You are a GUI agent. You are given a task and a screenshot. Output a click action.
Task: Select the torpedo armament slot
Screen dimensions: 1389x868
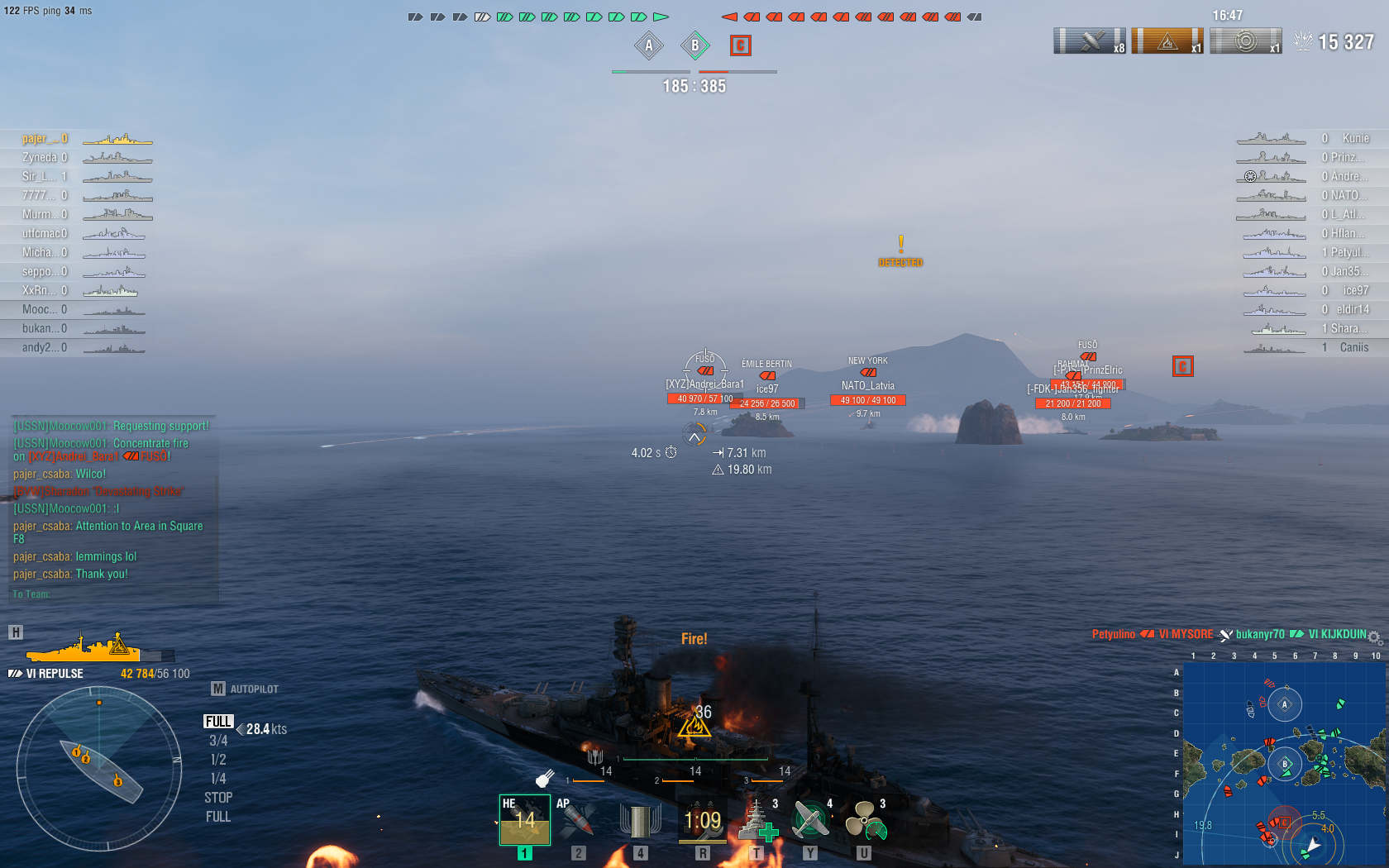[x=640, y=820]
